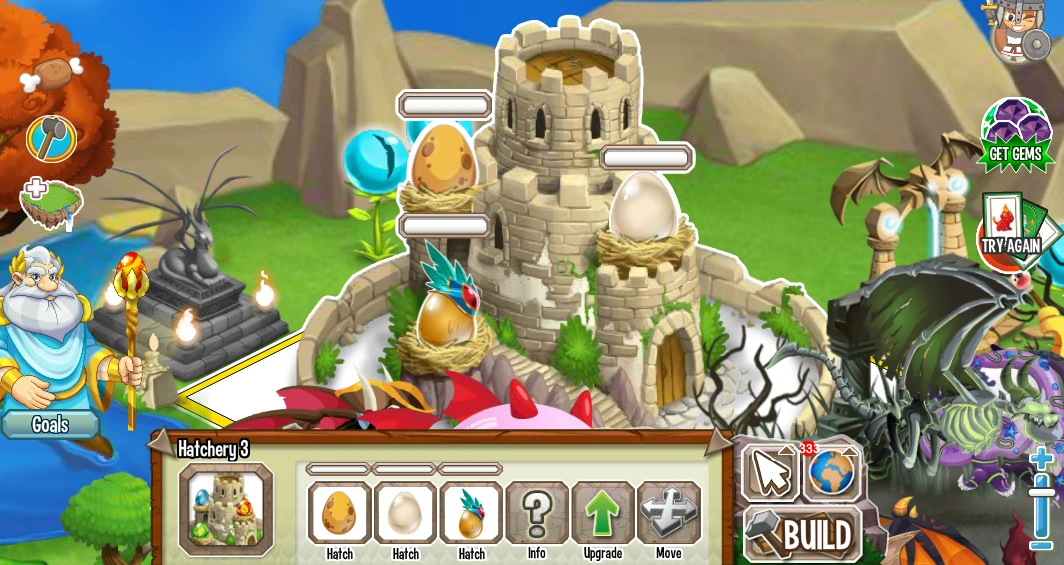Click the Hatchery 3 building thumbnail
The width and height of the screenshot is (1064, 565).
pyautogui.click(x=226, y=508)
